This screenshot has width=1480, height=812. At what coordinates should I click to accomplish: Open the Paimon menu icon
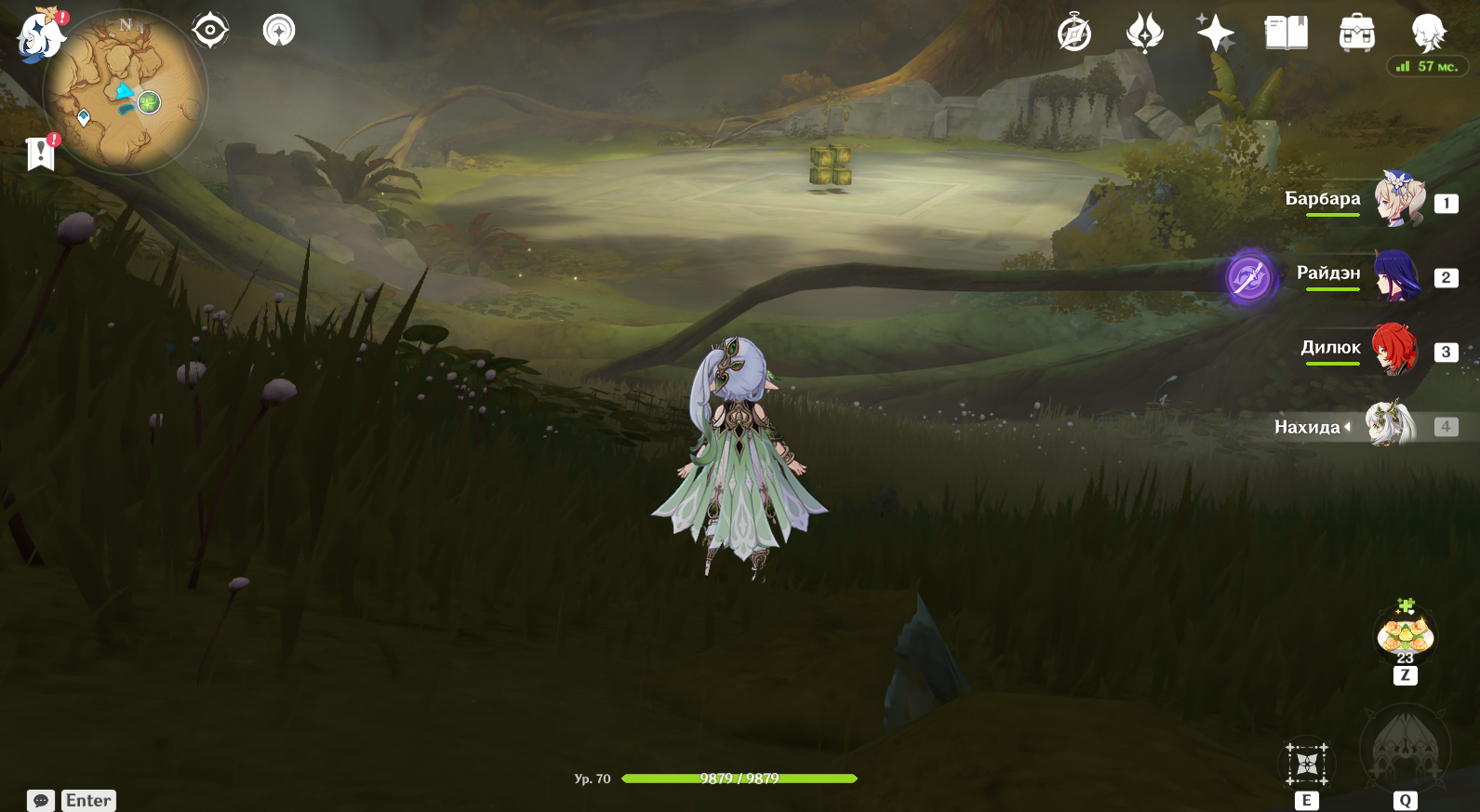coord(40,35)
